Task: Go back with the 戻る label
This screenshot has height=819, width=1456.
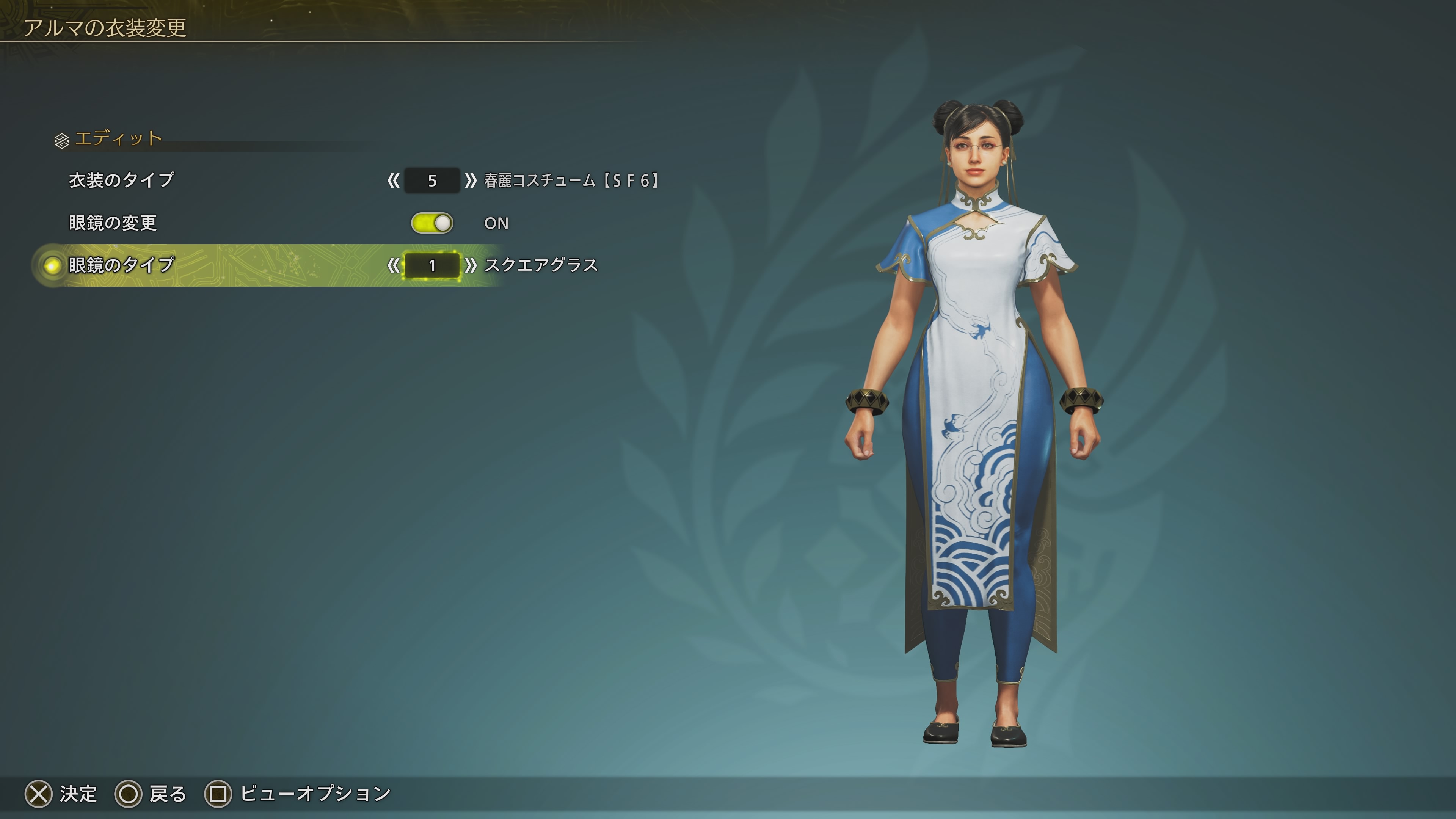Action: point(167,794)
